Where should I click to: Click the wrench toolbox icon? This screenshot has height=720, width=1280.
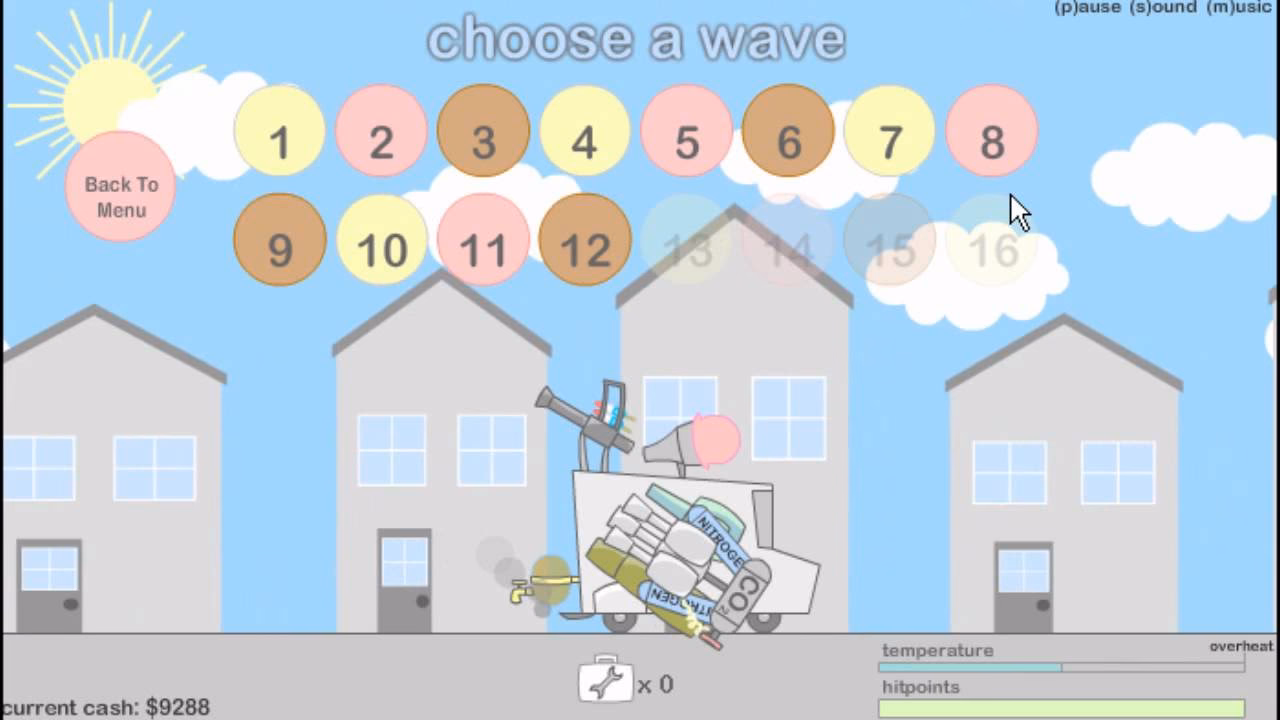coord(604,682)
